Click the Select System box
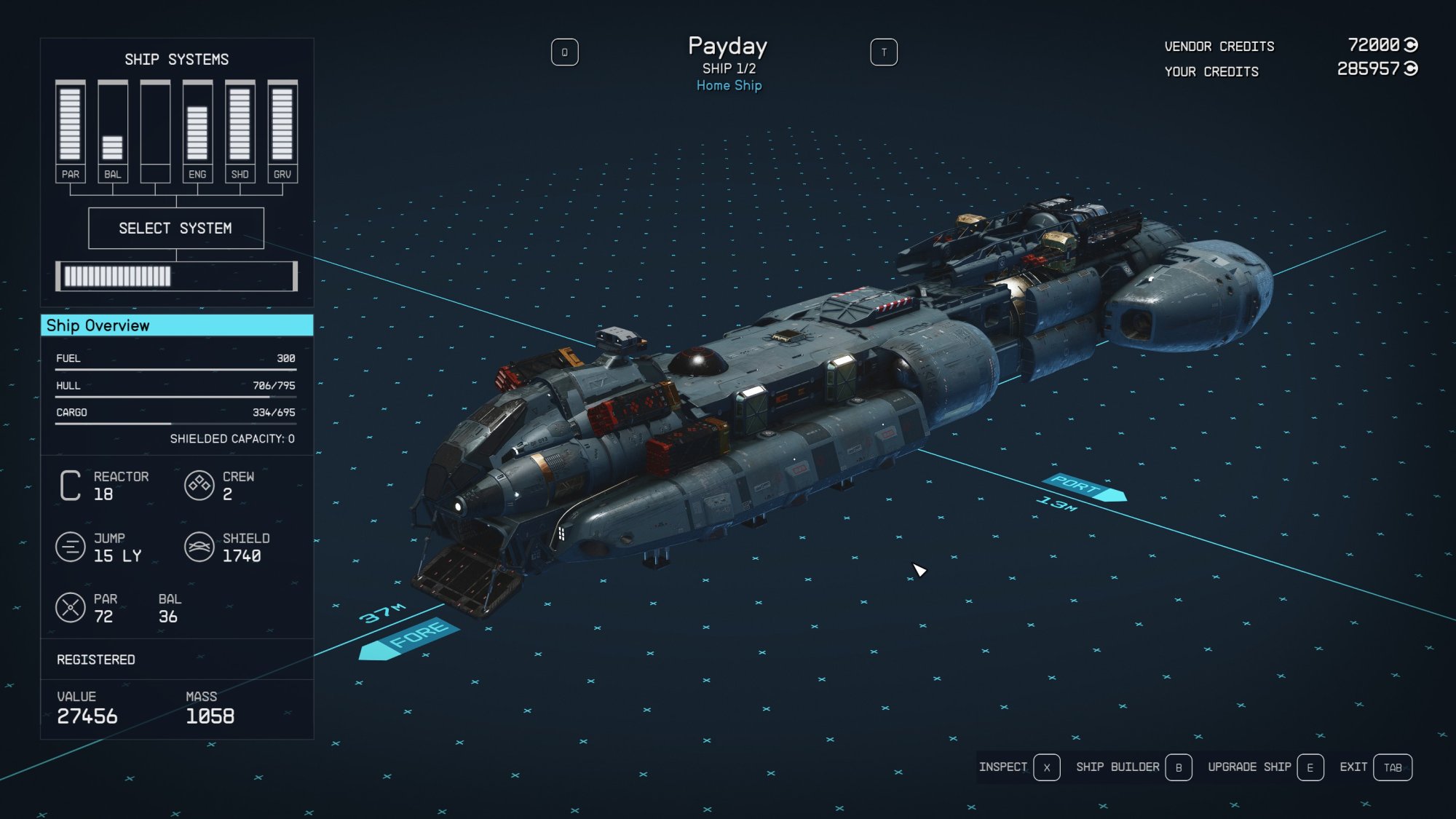The image size is (1456, 819). (x=175, y=229)
